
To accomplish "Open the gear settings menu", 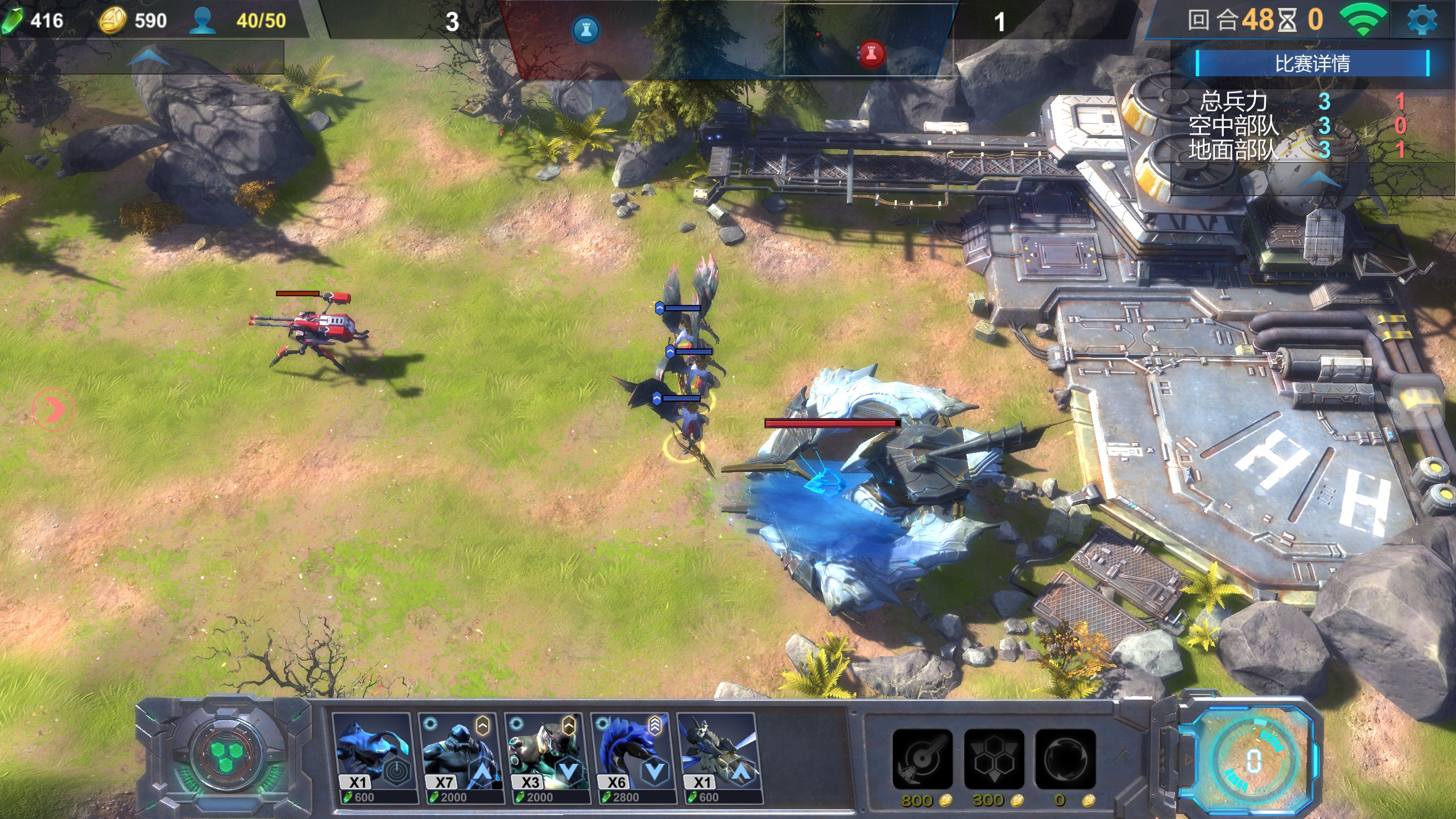I will pyautogui.click(x=1422, y=22).
